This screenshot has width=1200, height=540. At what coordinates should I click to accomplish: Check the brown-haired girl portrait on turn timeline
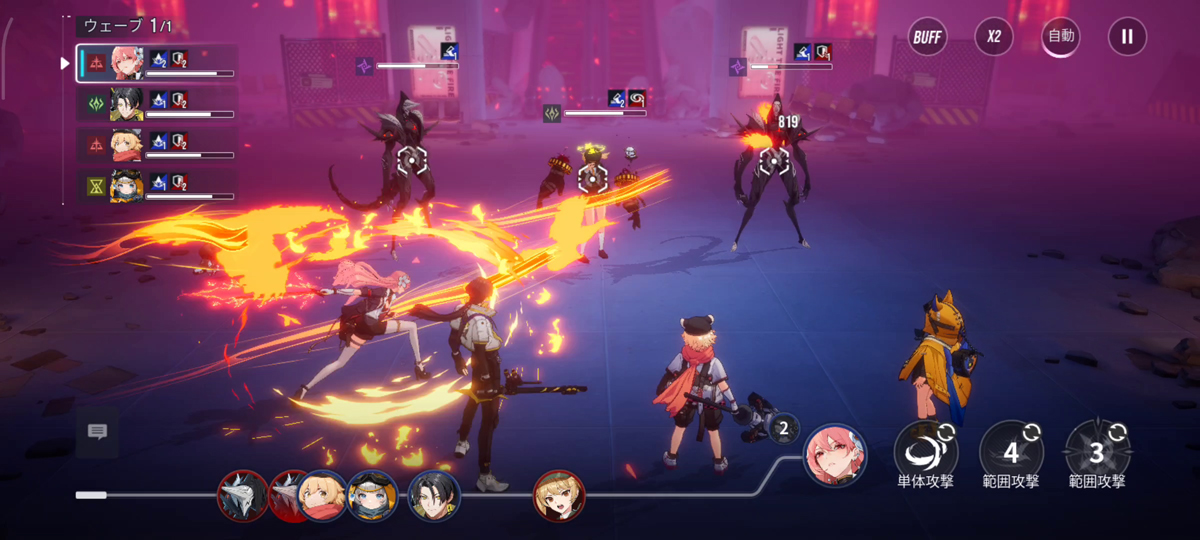pyautogui.click(x=559, y=496)
